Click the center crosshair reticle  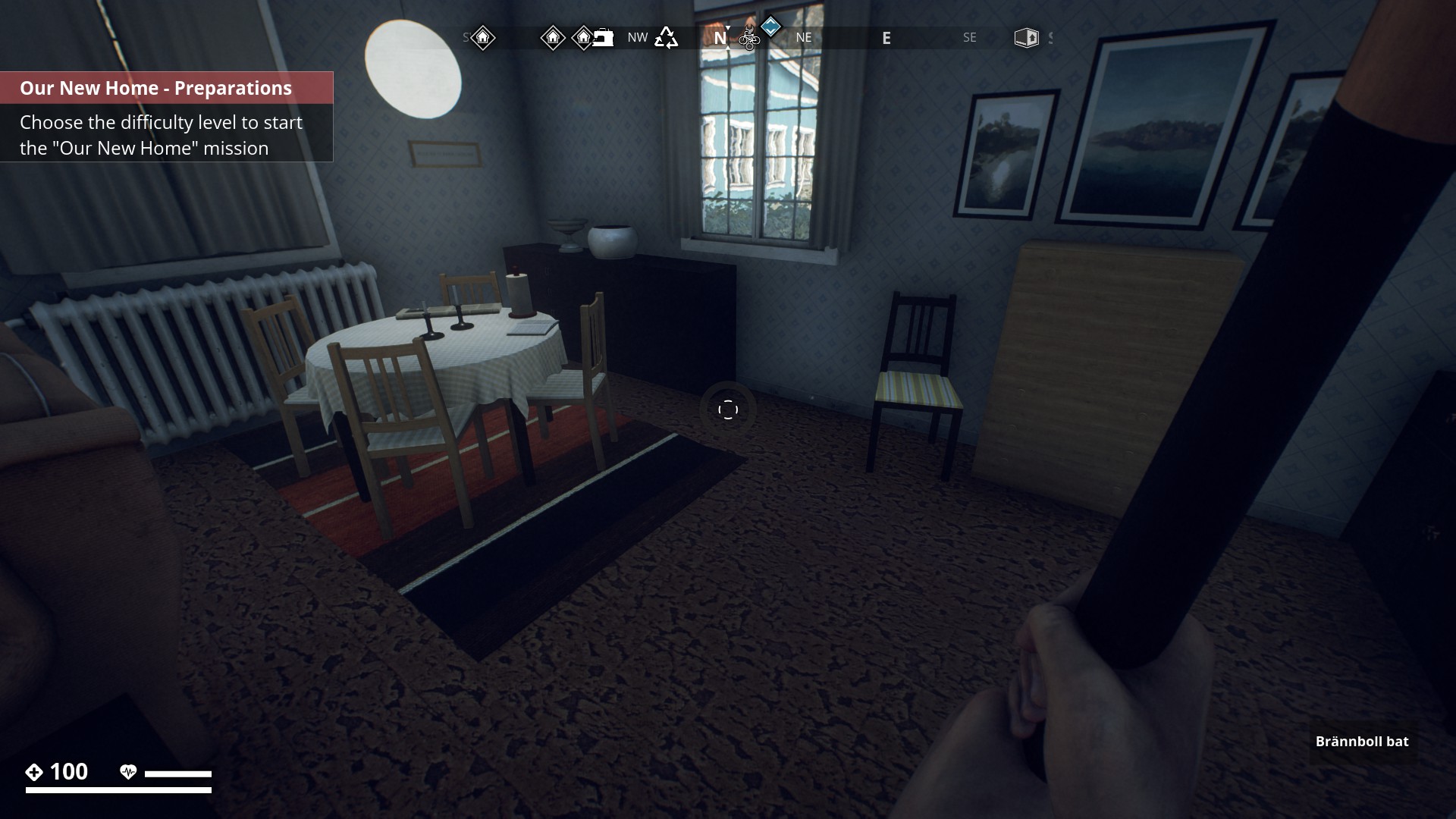(x=729, y=409)
